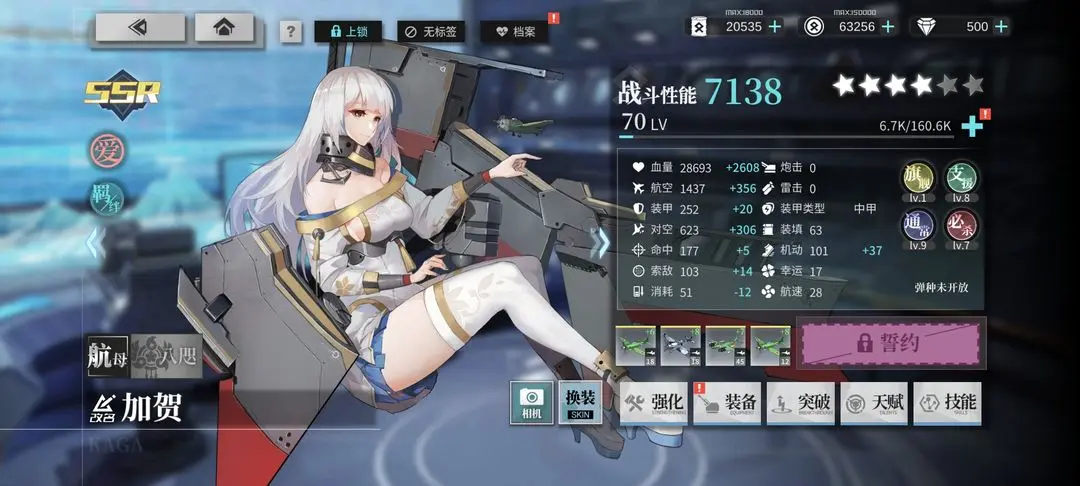Switch to the 突破 breakthrough tab
Screen dimensions: 1080x486
click(800, 403)
